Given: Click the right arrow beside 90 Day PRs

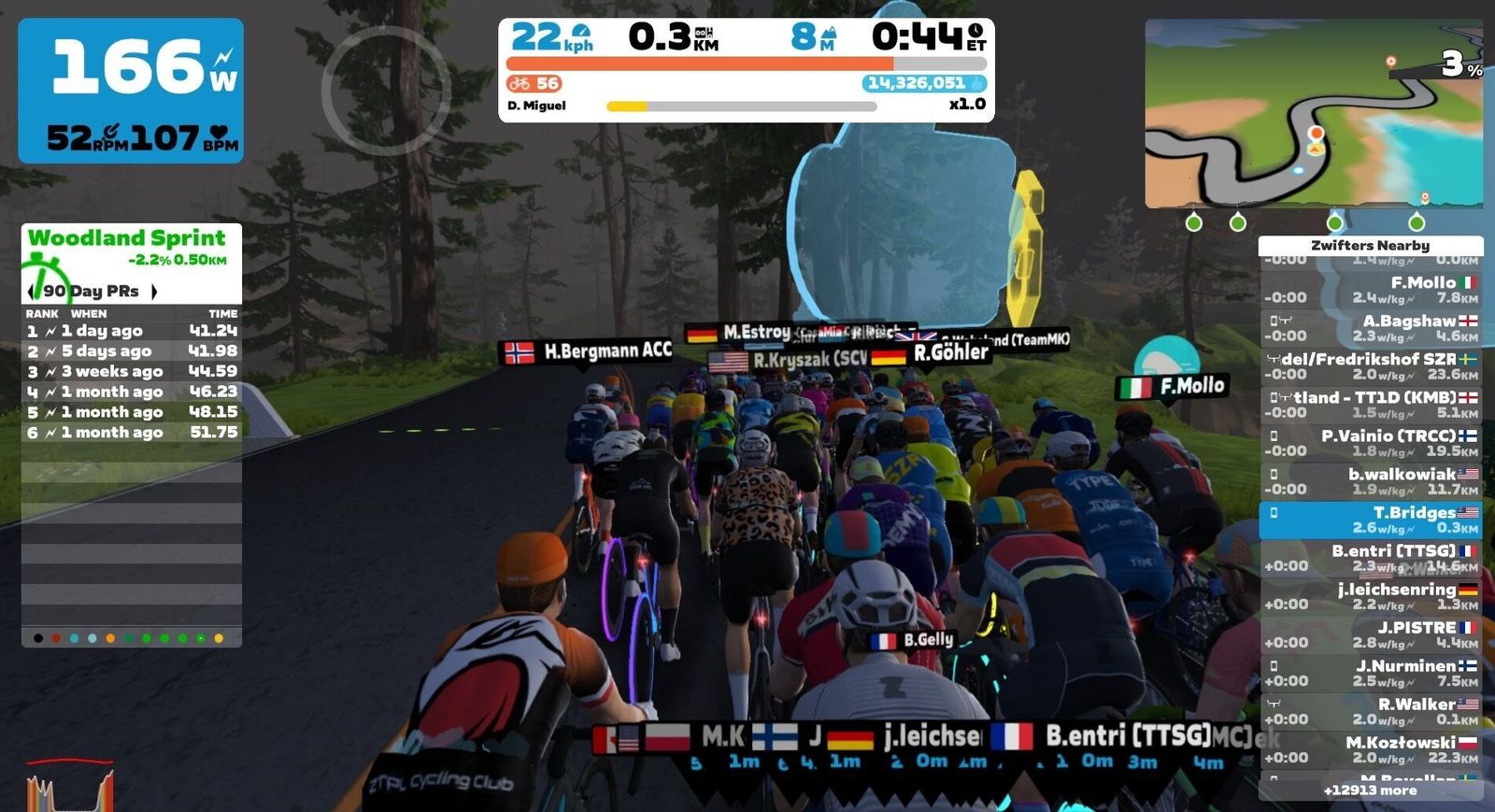Looking at the screenshot, I should (x=154, y=292).
